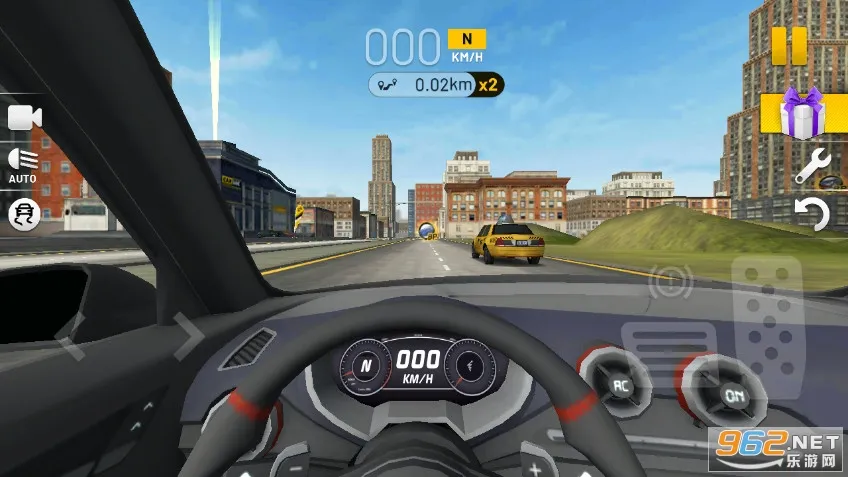848x477 pixels.
Task: Engage the handbrake icon
Action: tap(669, 282)
